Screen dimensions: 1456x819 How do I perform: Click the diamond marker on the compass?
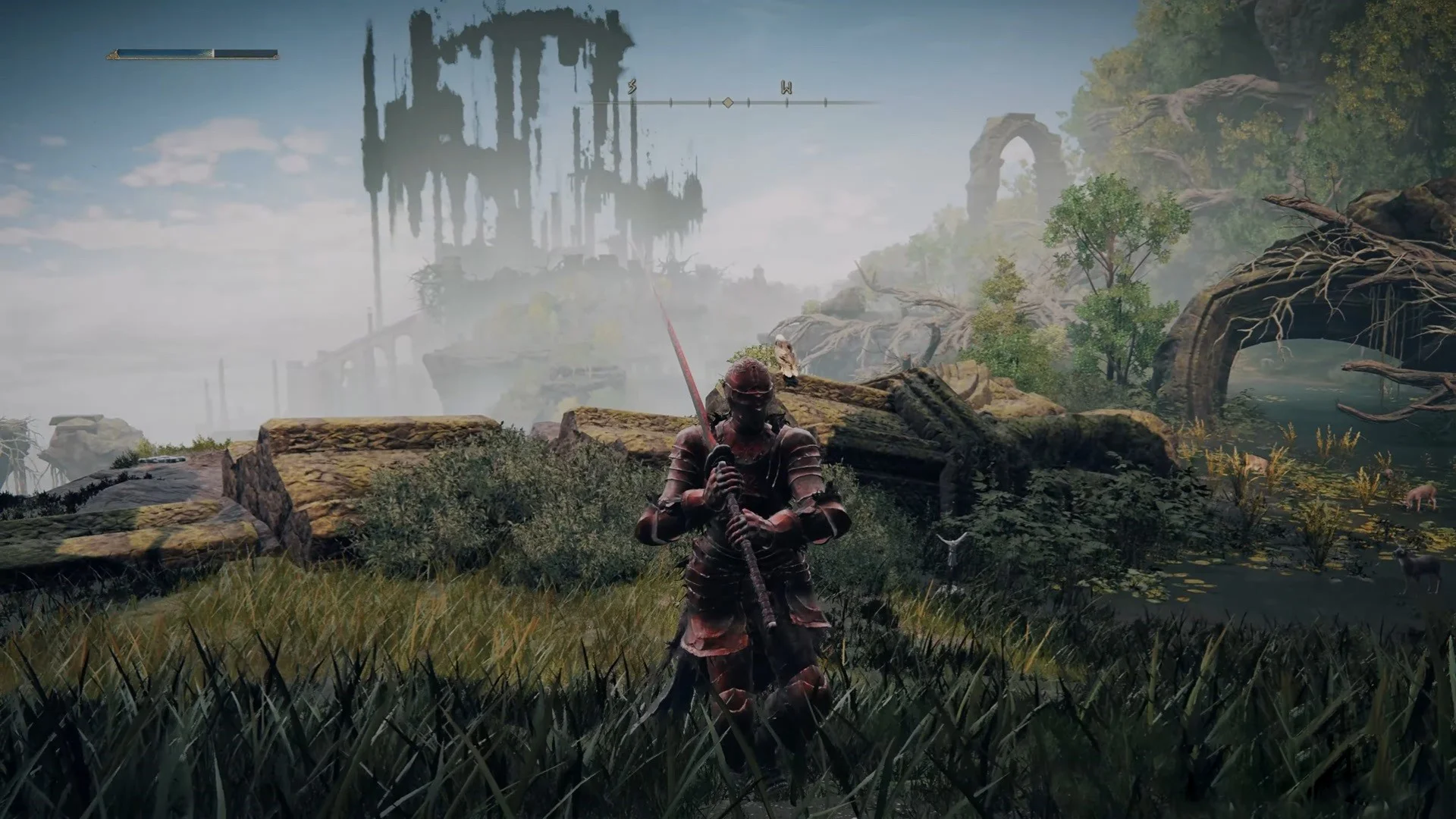tap(727, 102)
